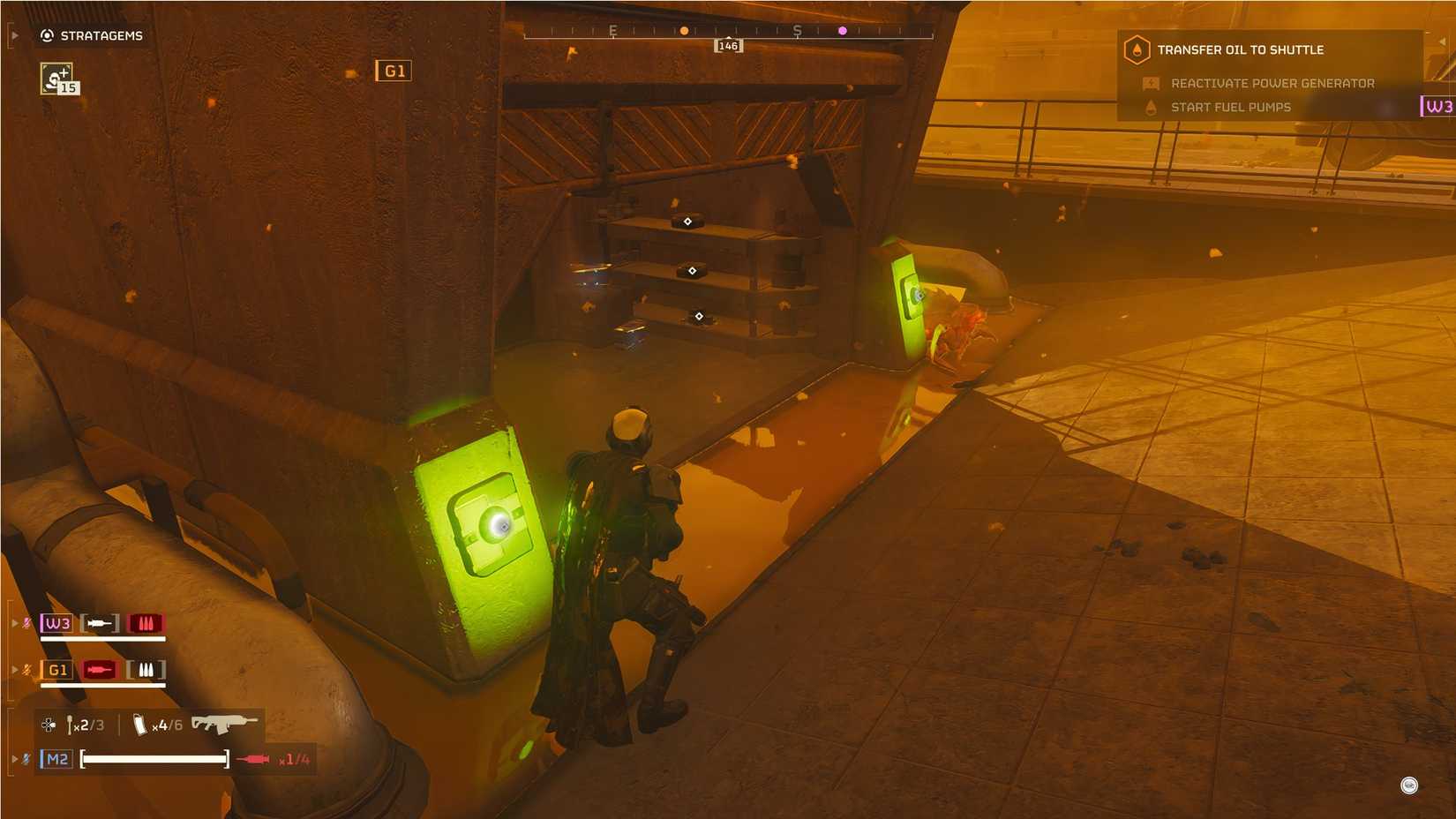Click the G1 teammate marker near top
The width and height of the screenshot is (1456, 819).
pos(394,71)
